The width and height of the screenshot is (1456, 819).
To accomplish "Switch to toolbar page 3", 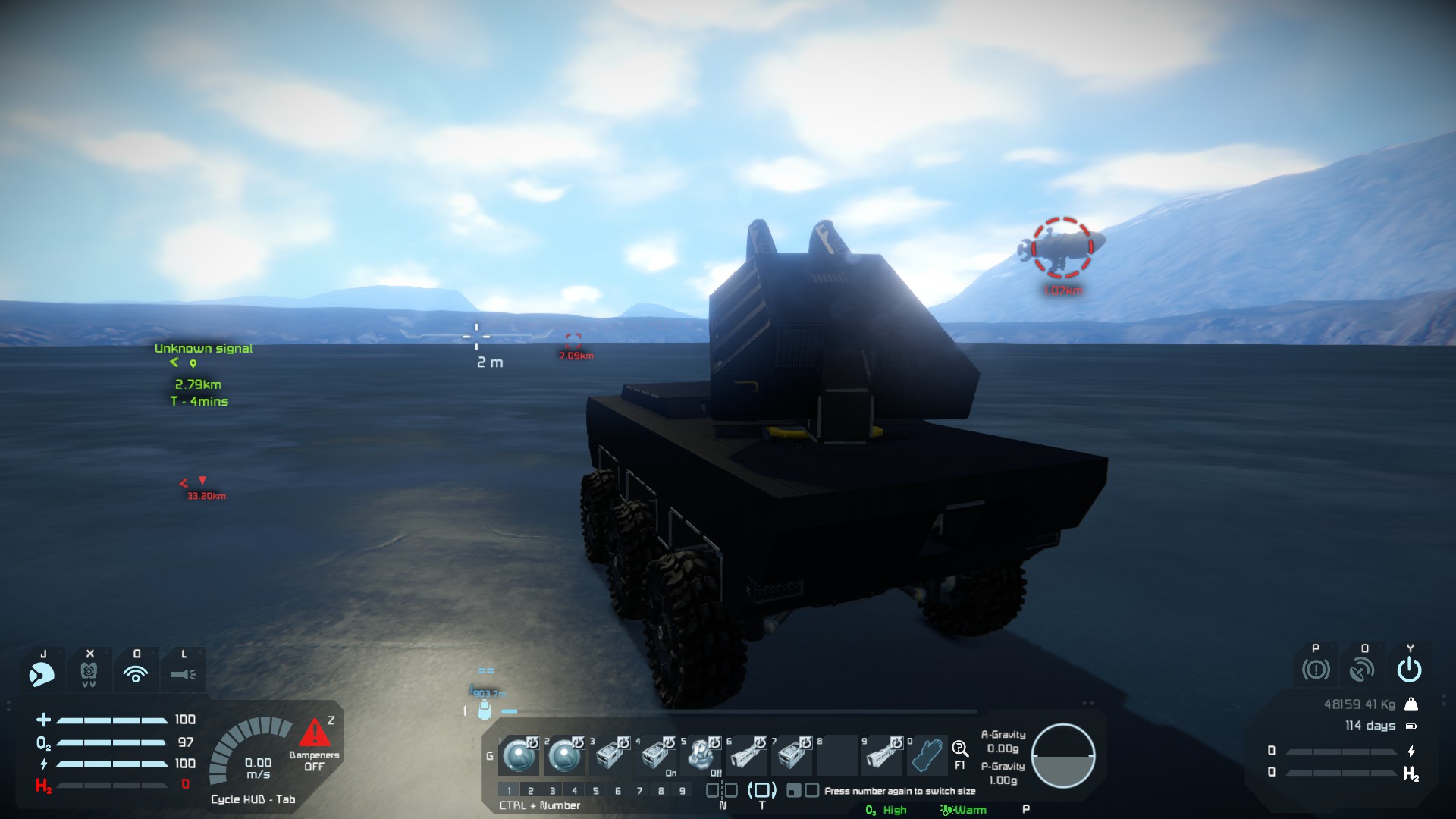I will point(552,791).
